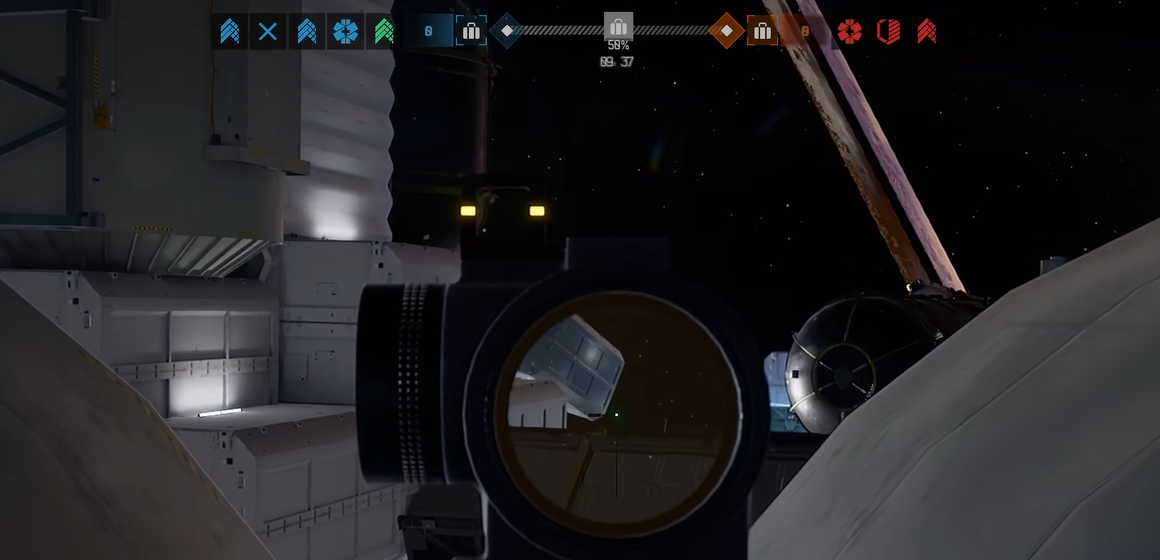This screenshot has height=560, width=1160.
Task: Select the red medic cross enemy icon
Action: coord(849,32)
